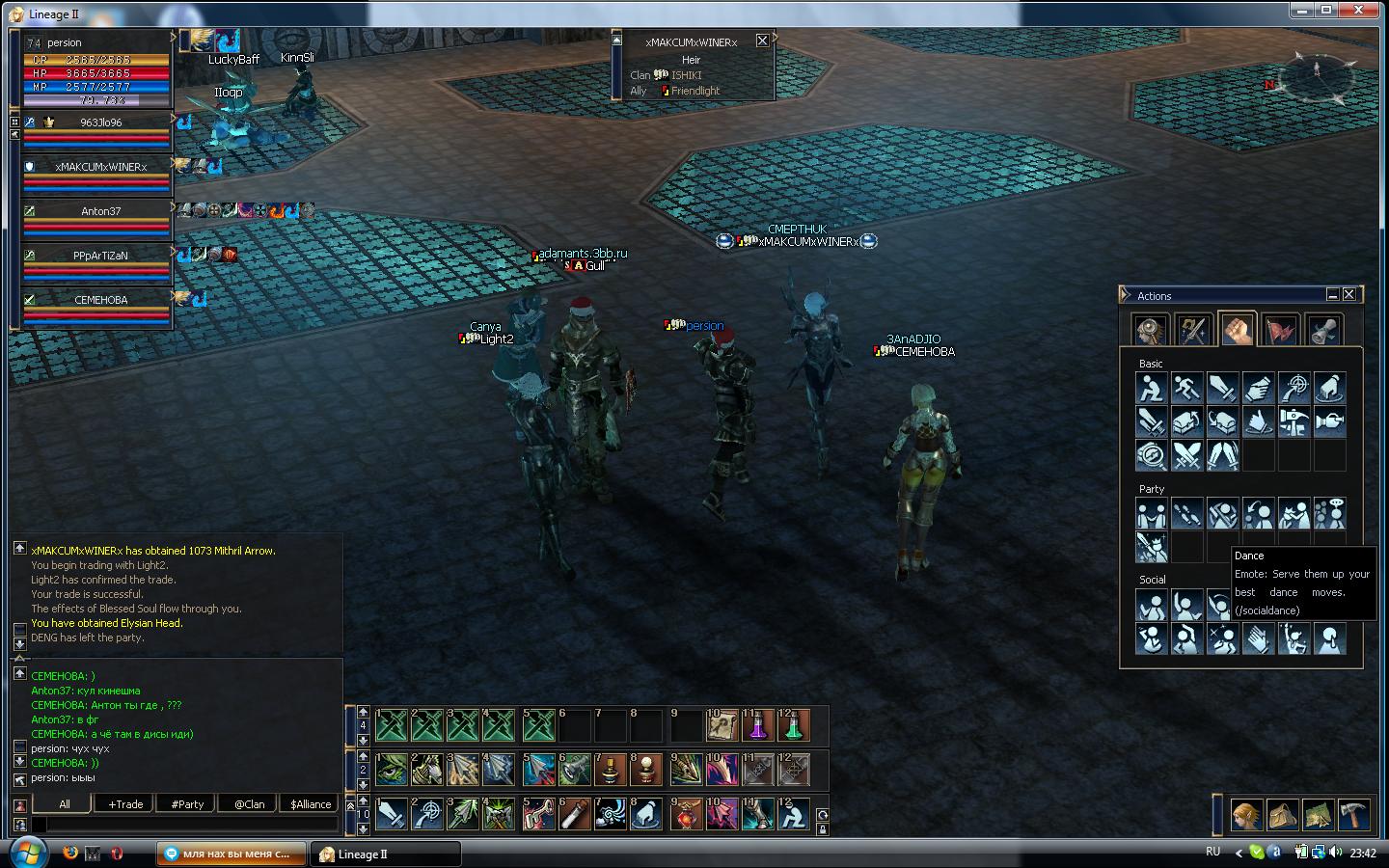Switch chat to the +Trade tab
Screen dimensions: 1389x868
[x=125, y=804]
